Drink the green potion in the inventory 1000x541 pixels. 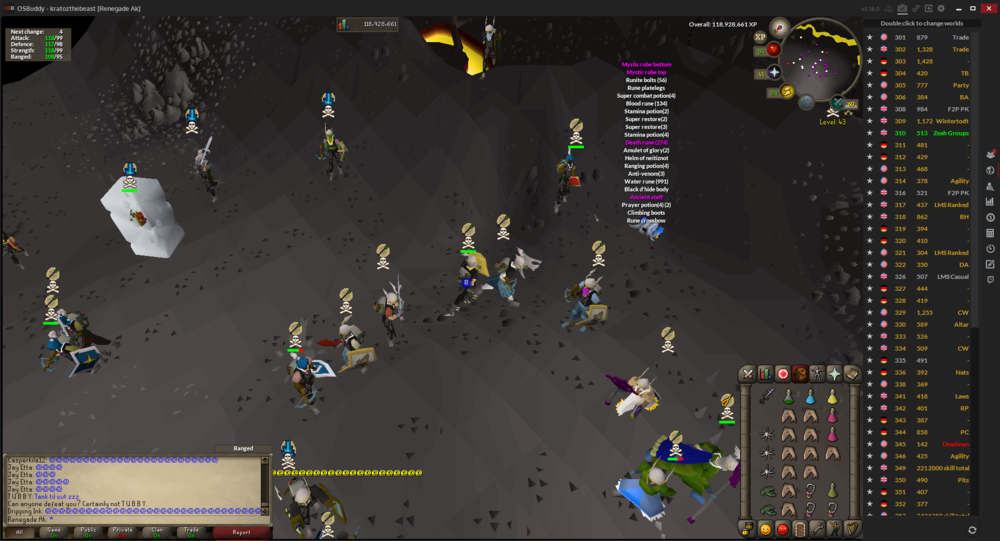[x=789, y=397]
